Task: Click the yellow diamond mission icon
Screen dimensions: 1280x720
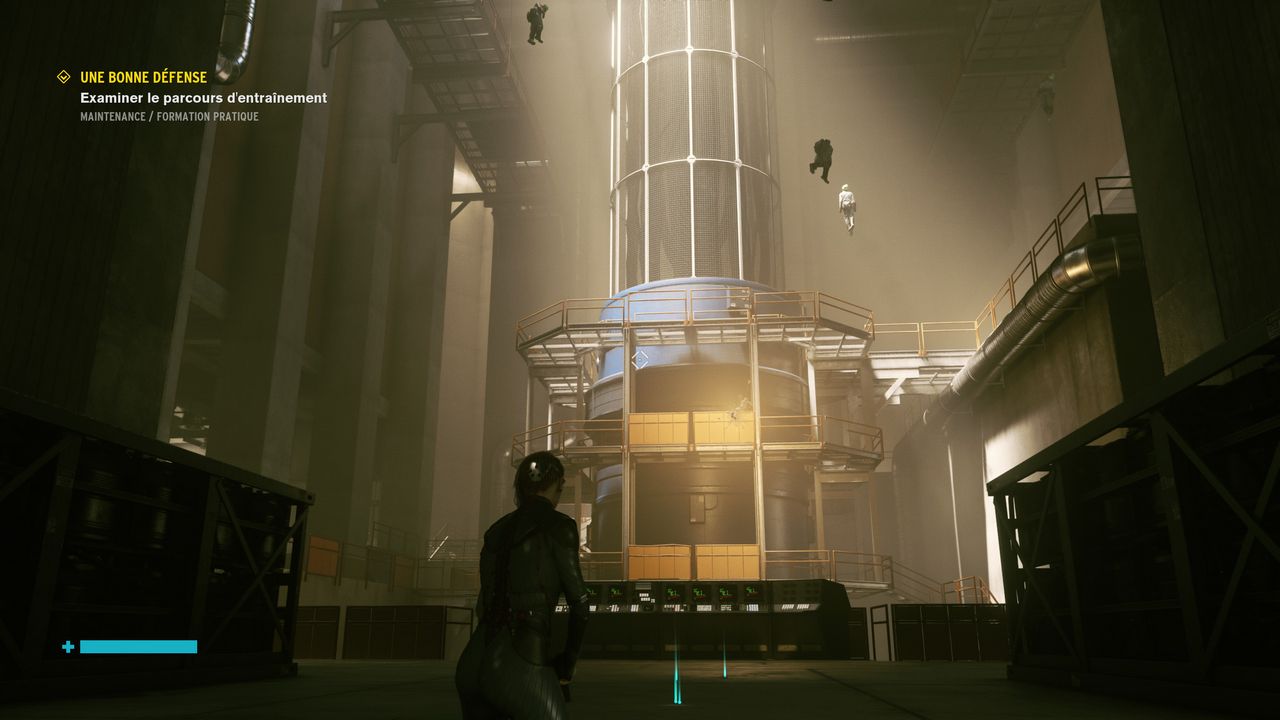Action: (64, 77)
